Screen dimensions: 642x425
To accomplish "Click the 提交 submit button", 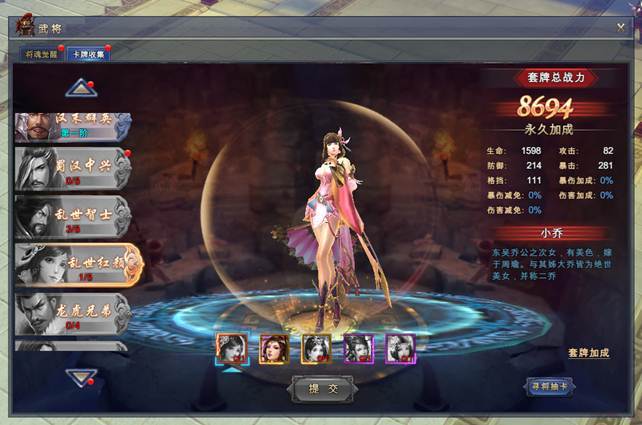I will point(321,387).
